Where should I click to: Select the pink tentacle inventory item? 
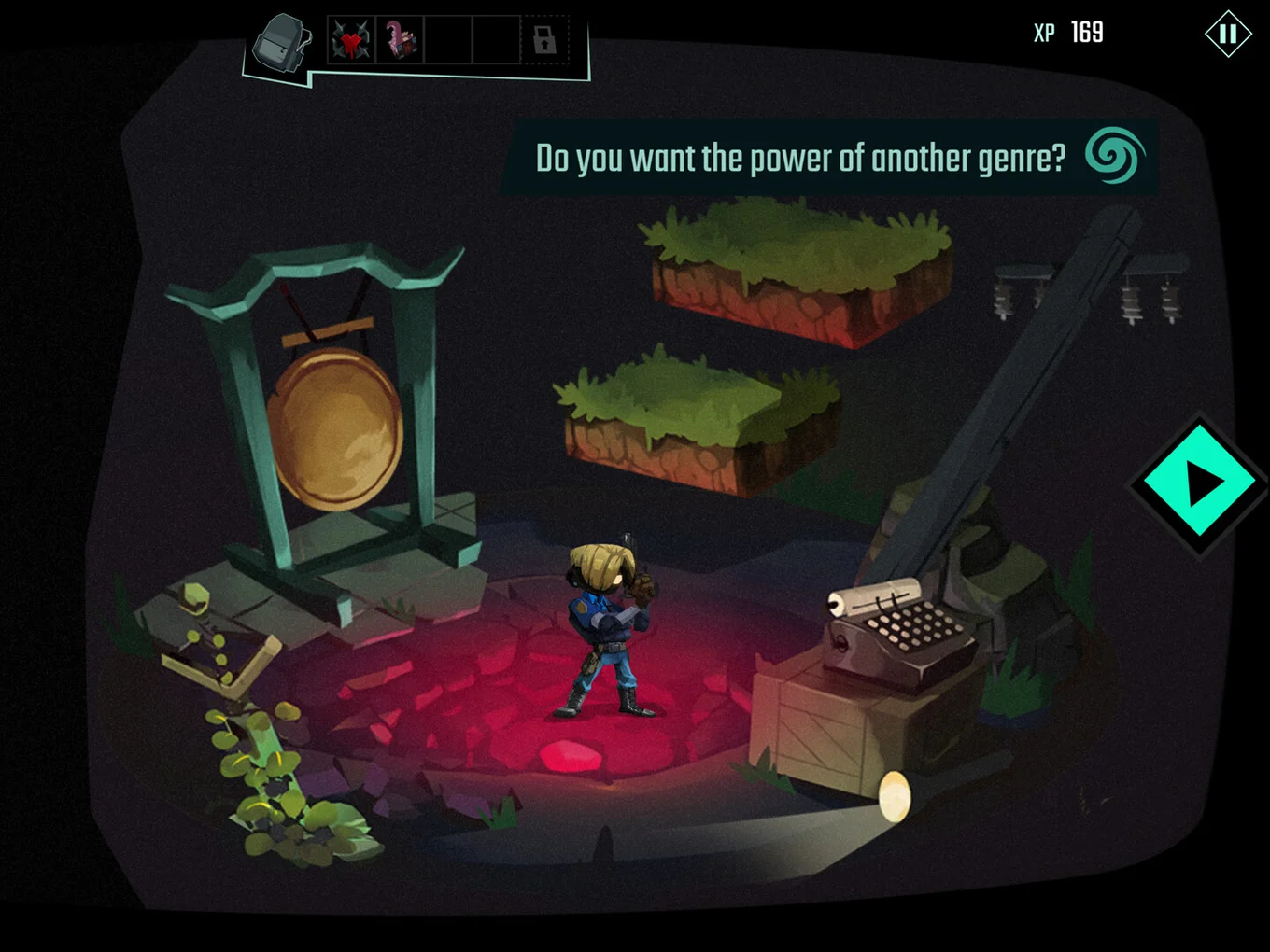402,39
